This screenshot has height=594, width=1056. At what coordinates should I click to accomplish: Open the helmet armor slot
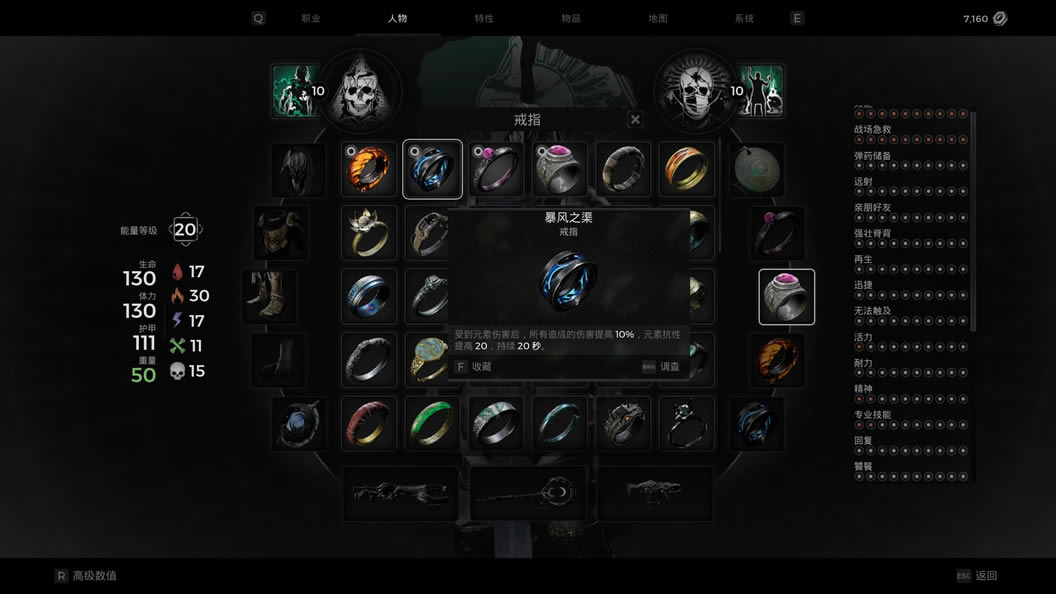pyautogui.click(x=298, y=169)
